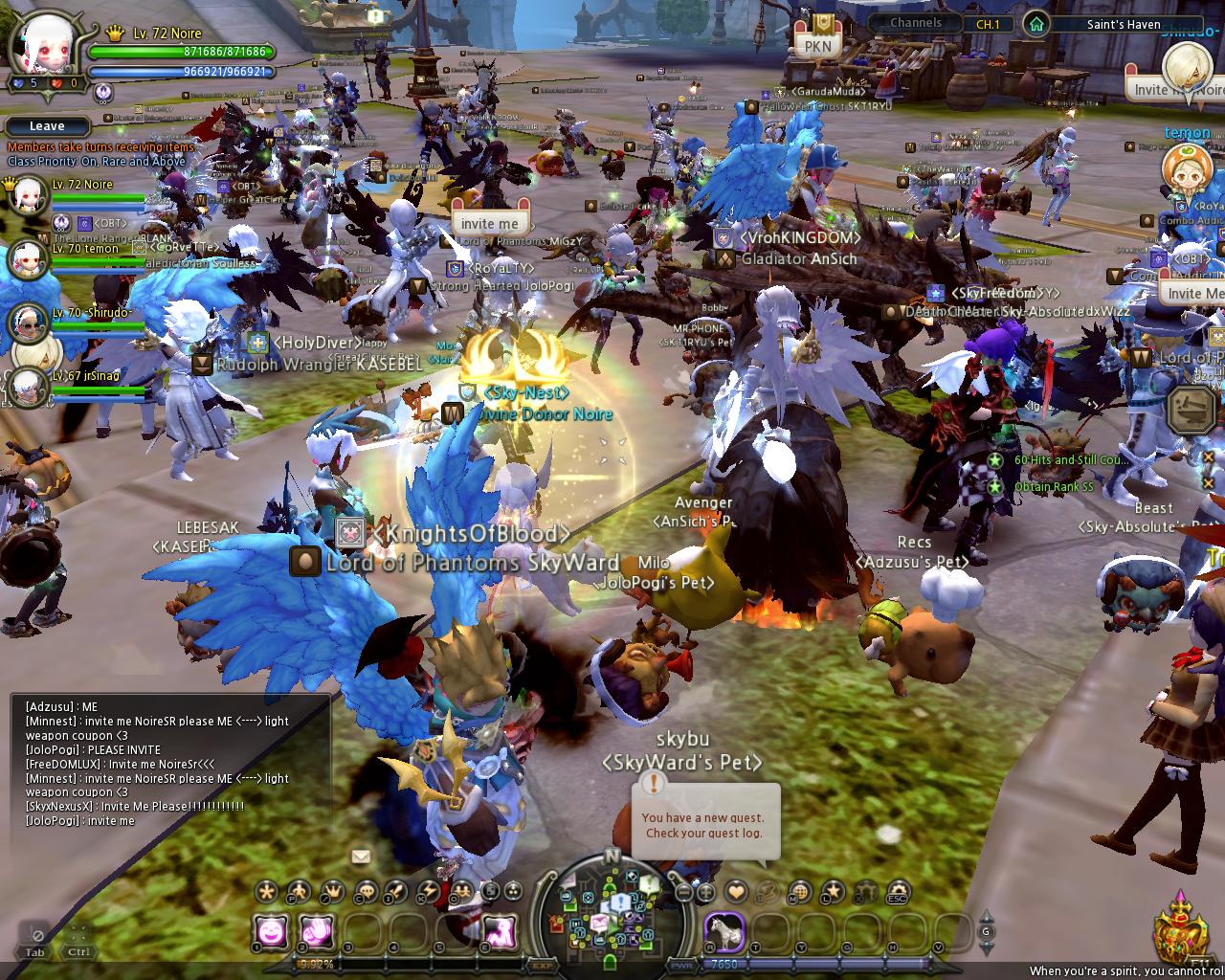Viewport: 1225px width, 980px height.
Task: Activate the waving hand gesture skill
Action: tap(317, 929)
